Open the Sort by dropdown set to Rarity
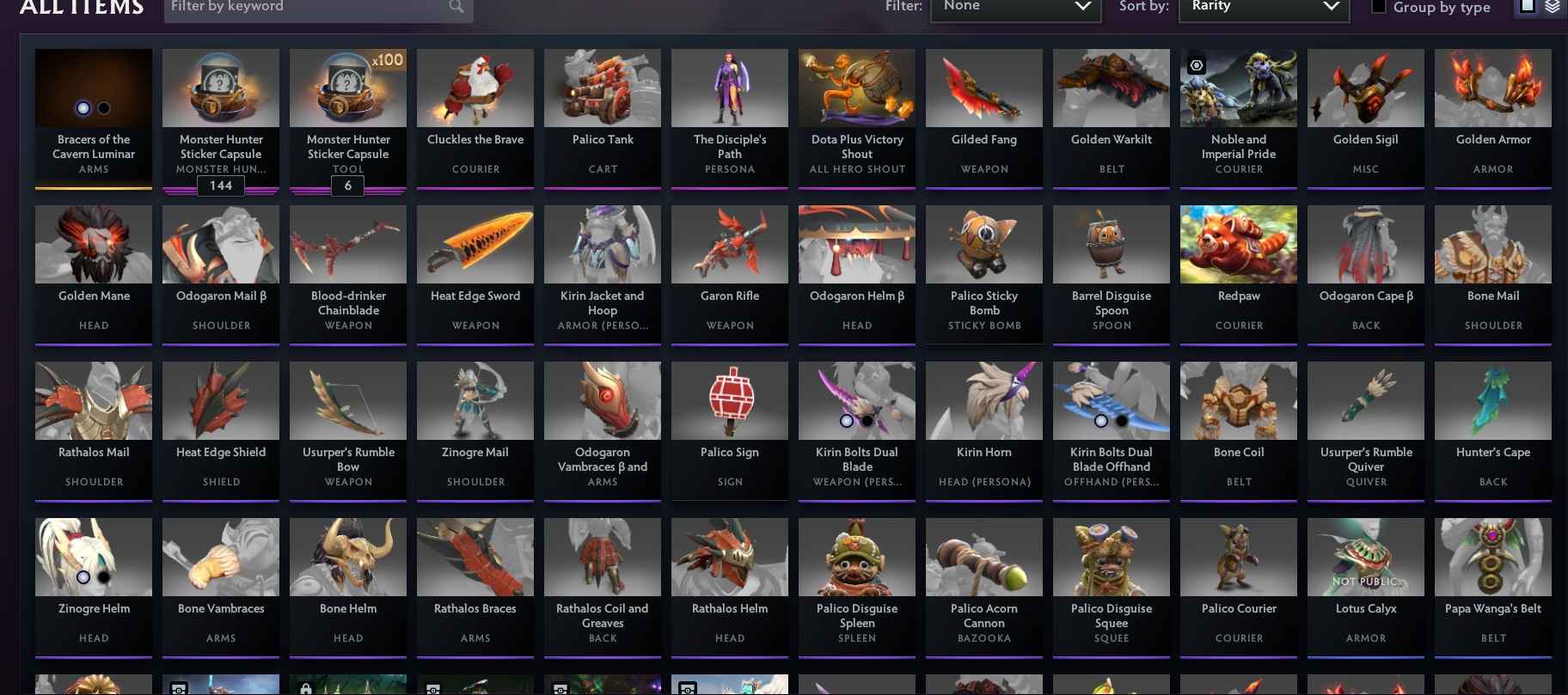1568x695 pixels. [1264, 7]
